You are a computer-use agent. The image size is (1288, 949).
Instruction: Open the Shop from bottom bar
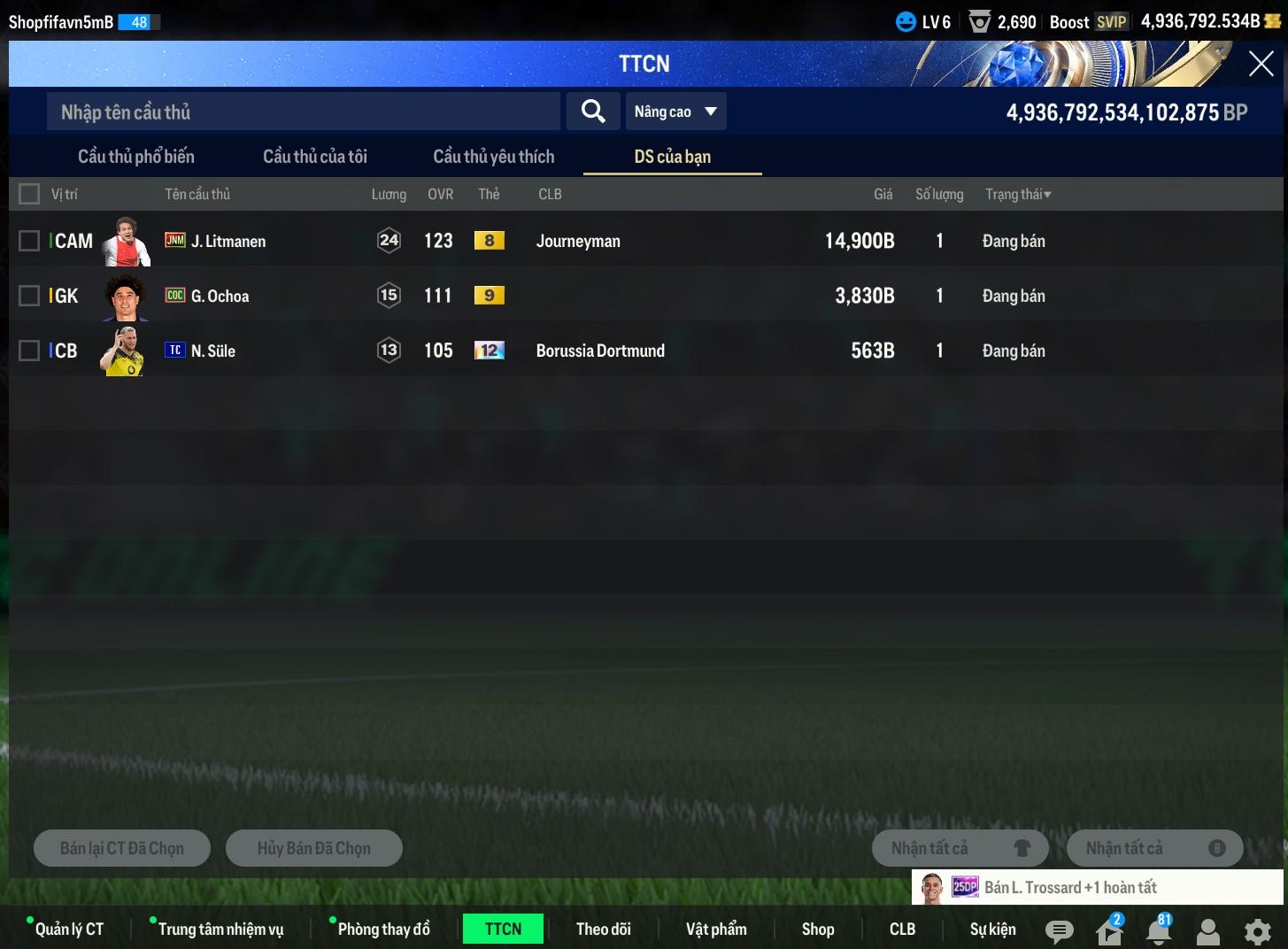[x=818, y=929]
